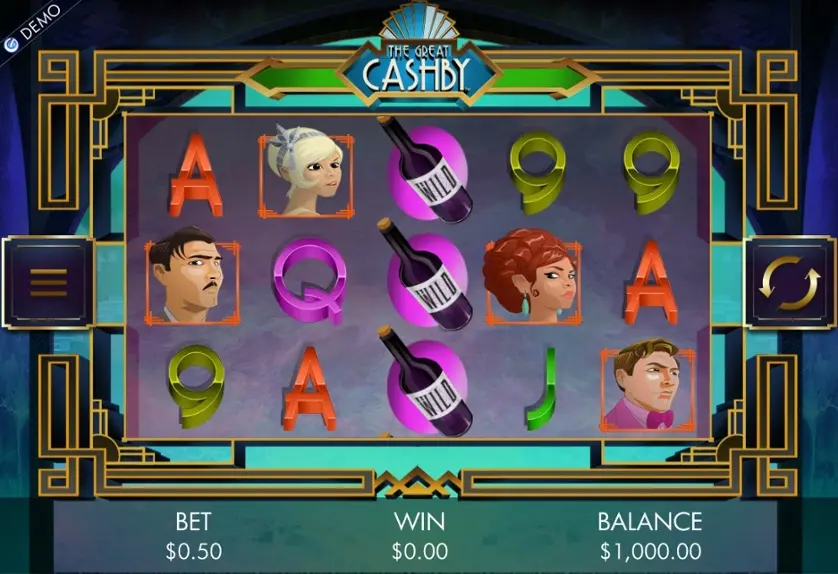The height and width of the screenshot is (574, 838).
Task: Spin the reels with the circular arrows button
Action: point(789,283)
